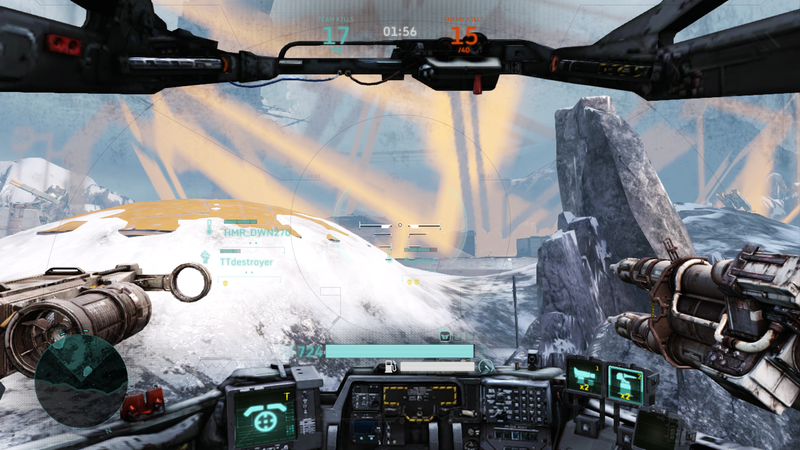Use the turret item on the second monitor
This screenshot has height=450, width=800.
pyautogui.click(x=626, y=384)
